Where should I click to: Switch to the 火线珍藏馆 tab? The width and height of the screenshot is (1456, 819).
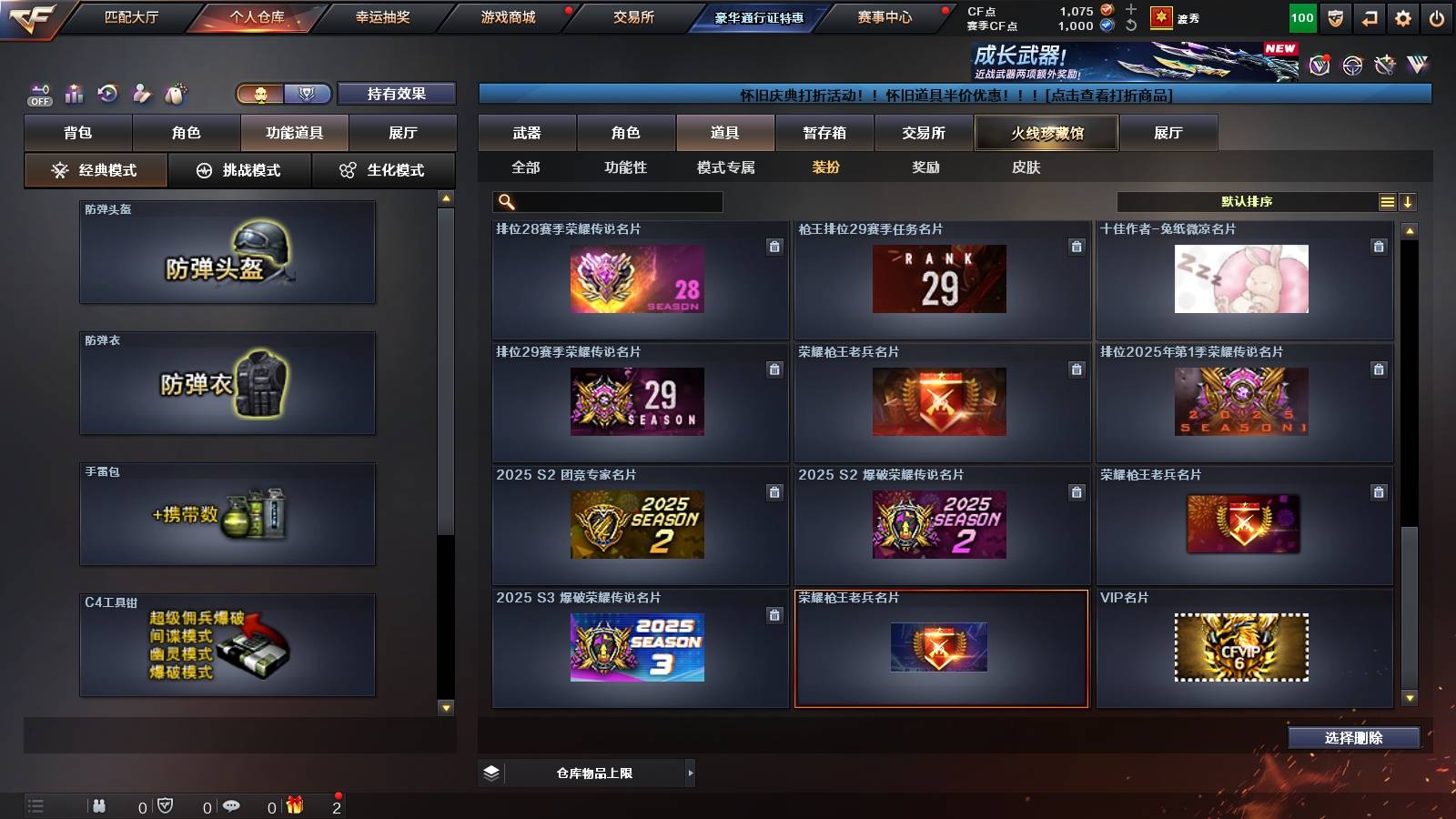[1045, 133]
